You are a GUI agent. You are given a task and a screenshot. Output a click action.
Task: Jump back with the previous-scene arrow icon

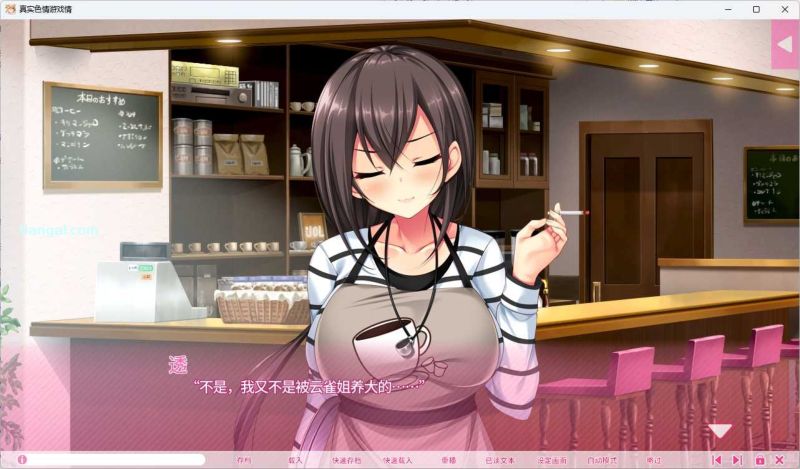(716, 460)
